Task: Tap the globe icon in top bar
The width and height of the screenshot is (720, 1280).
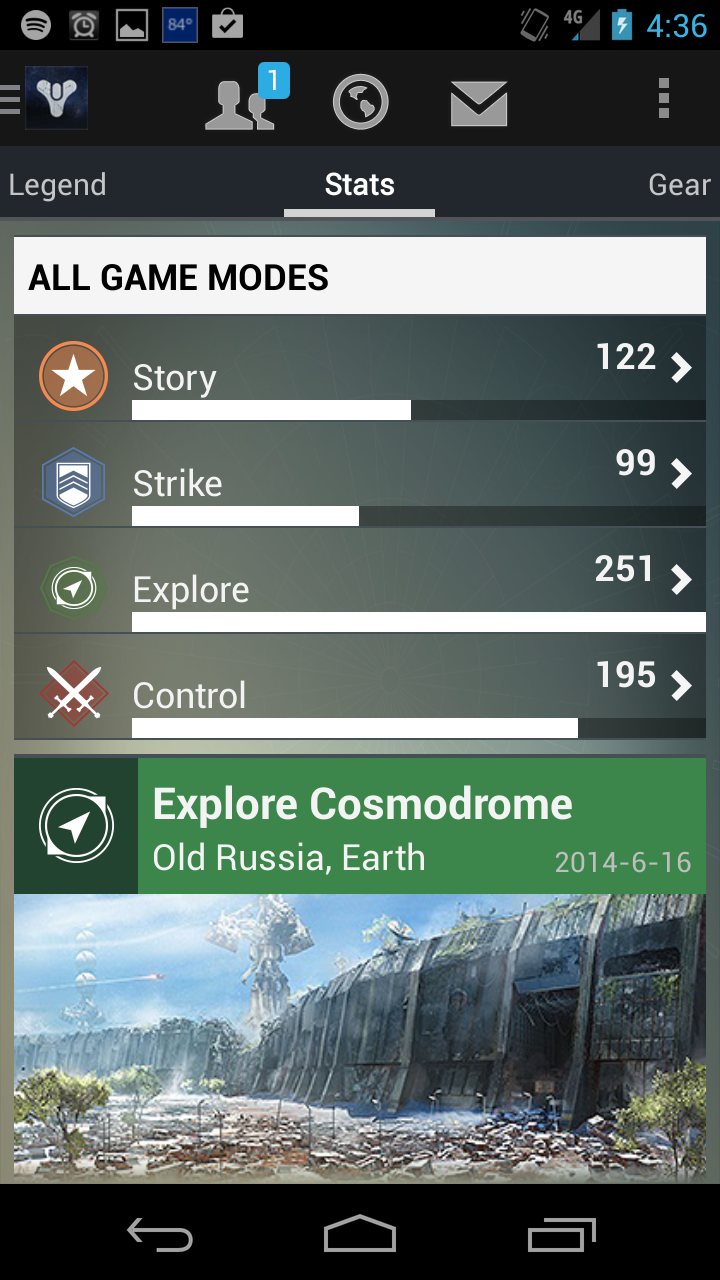Action: [360, 102]
